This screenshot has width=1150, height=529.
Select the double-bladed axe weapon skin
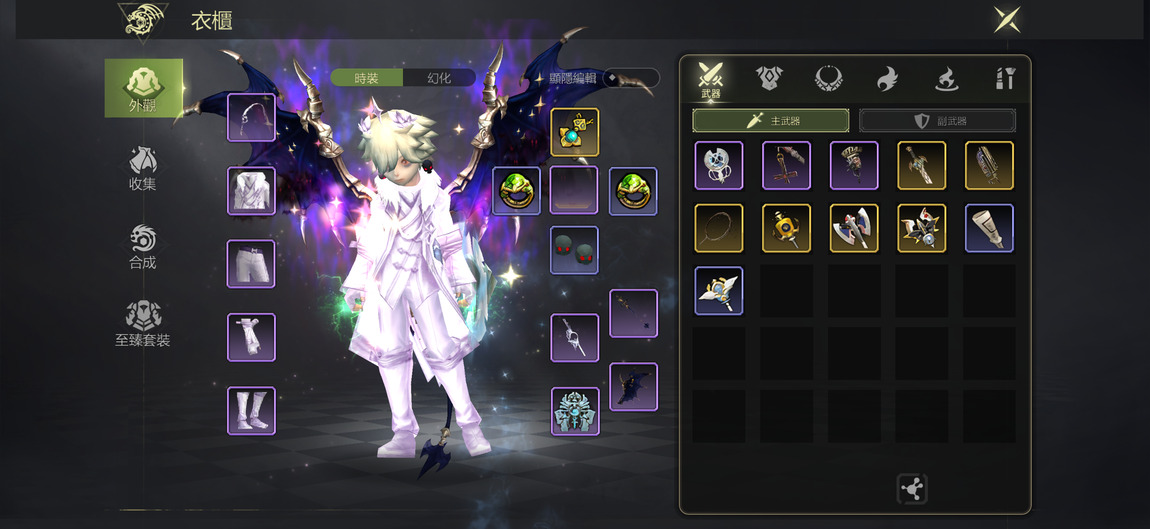[854, 228]
